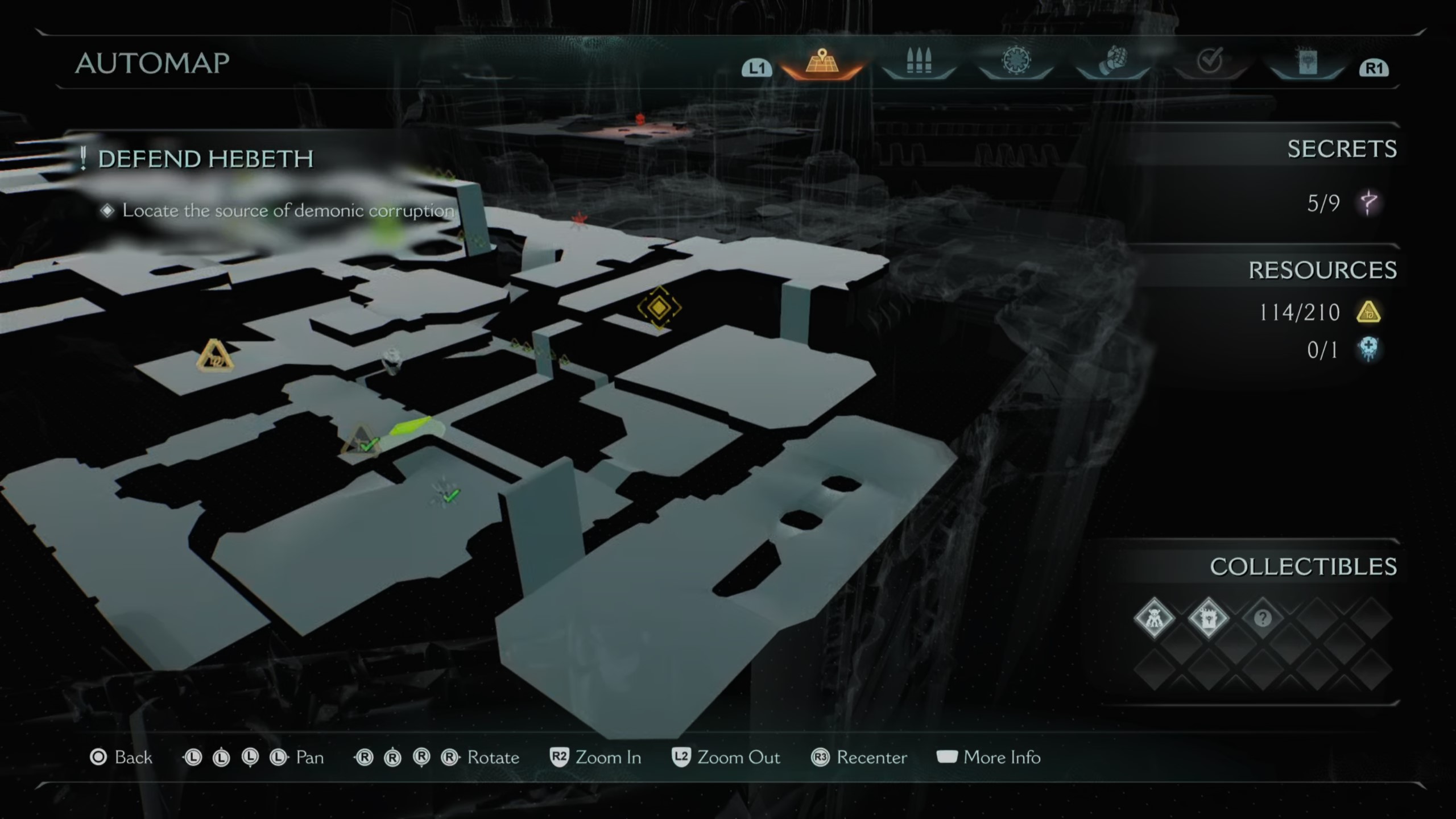The image size is (1456, 819).
Task: Select the checked triangle resource marker
Action: (x=361, y=441)
